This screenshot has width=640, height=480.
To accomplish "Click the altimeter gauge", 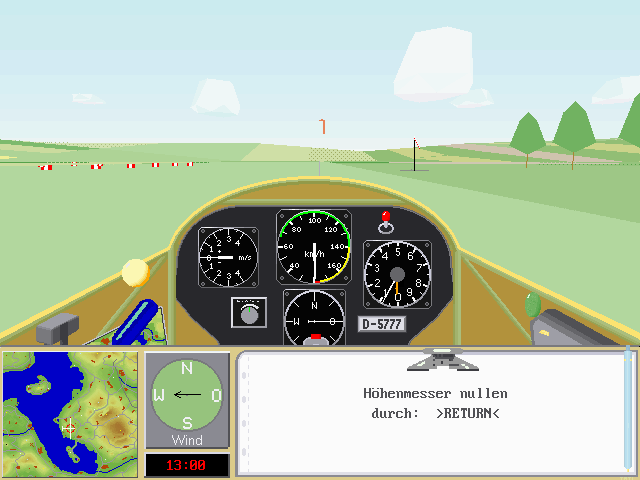I will 397,274.
